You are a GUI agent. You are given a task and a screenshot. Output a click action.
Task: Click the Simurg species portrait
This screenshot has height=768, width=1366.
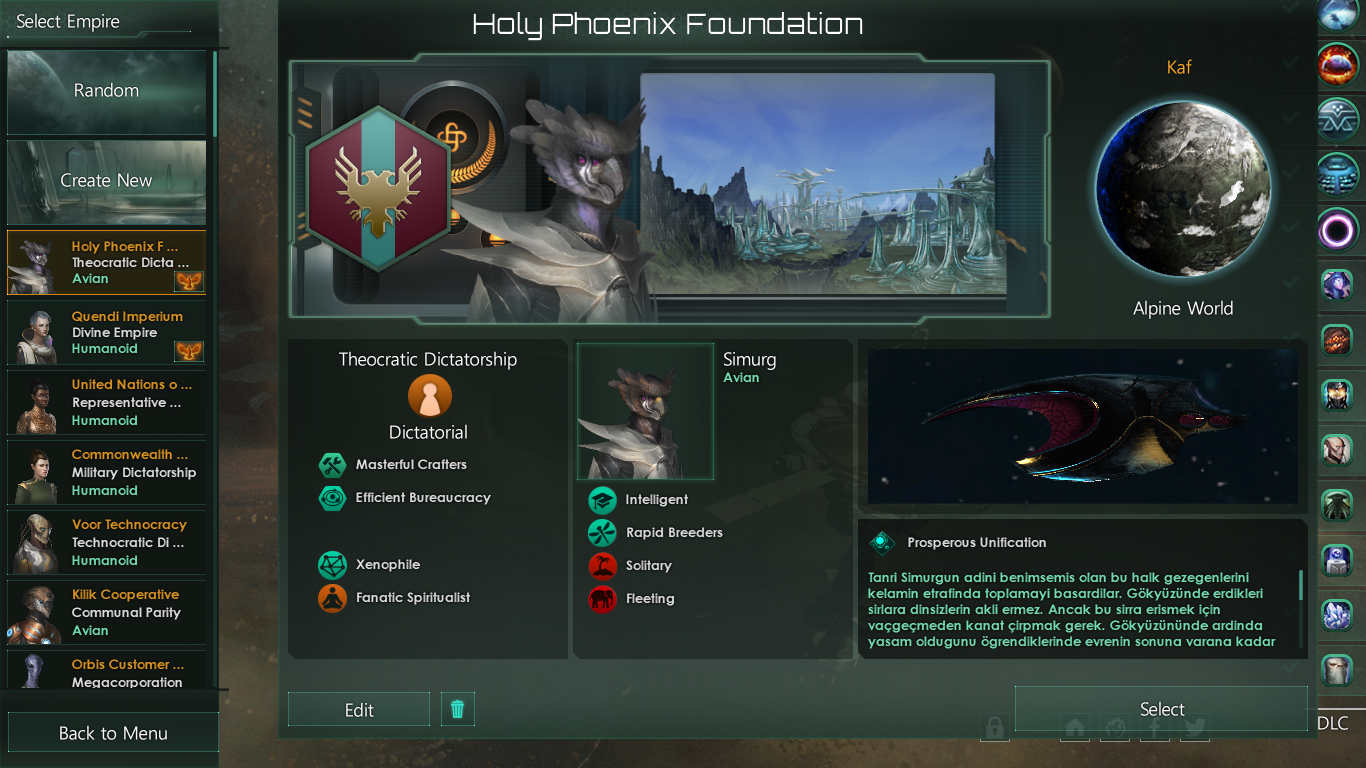pos(646,412)
